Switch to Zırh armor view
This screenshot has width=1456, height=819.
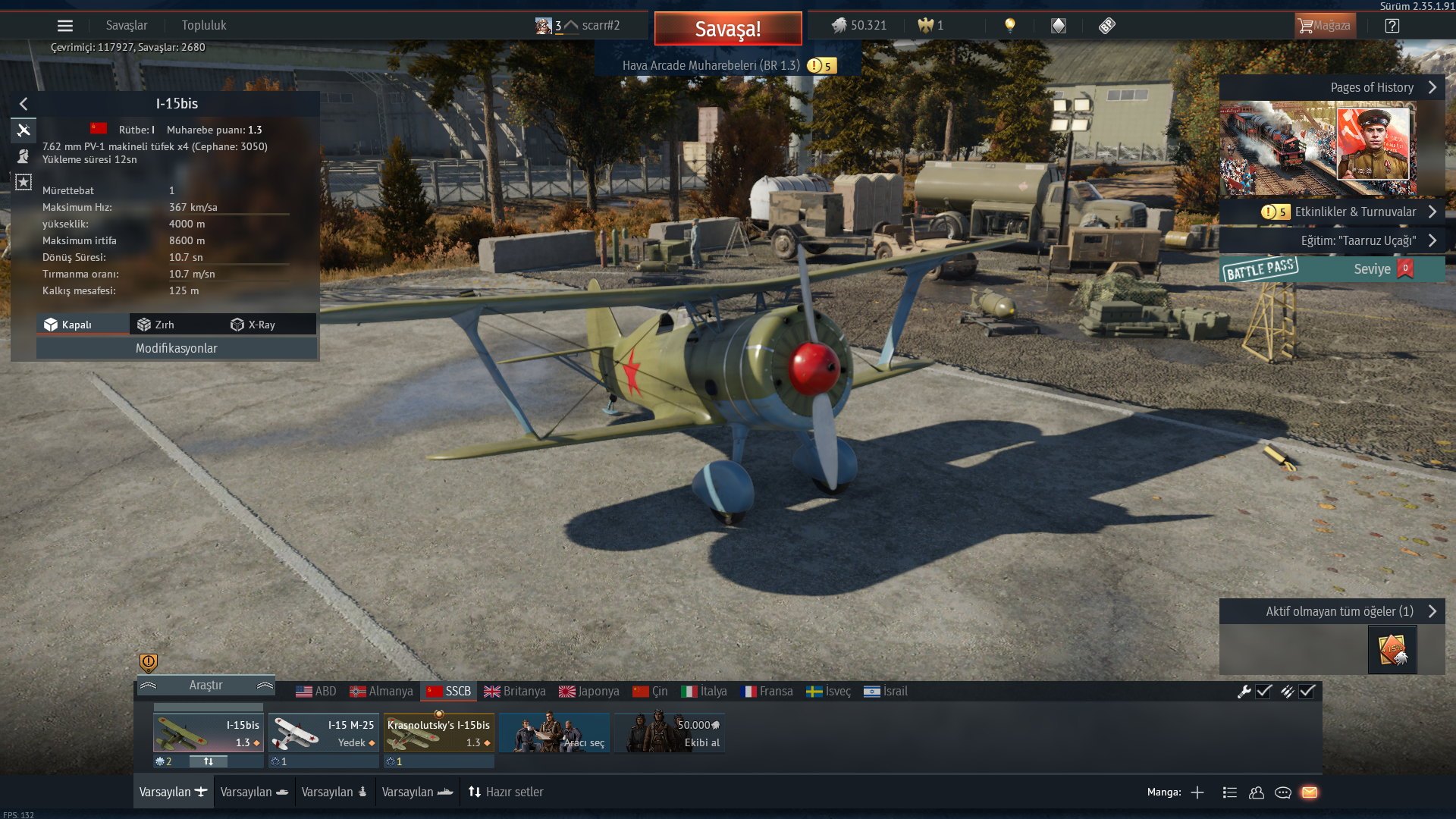(156, 325)
